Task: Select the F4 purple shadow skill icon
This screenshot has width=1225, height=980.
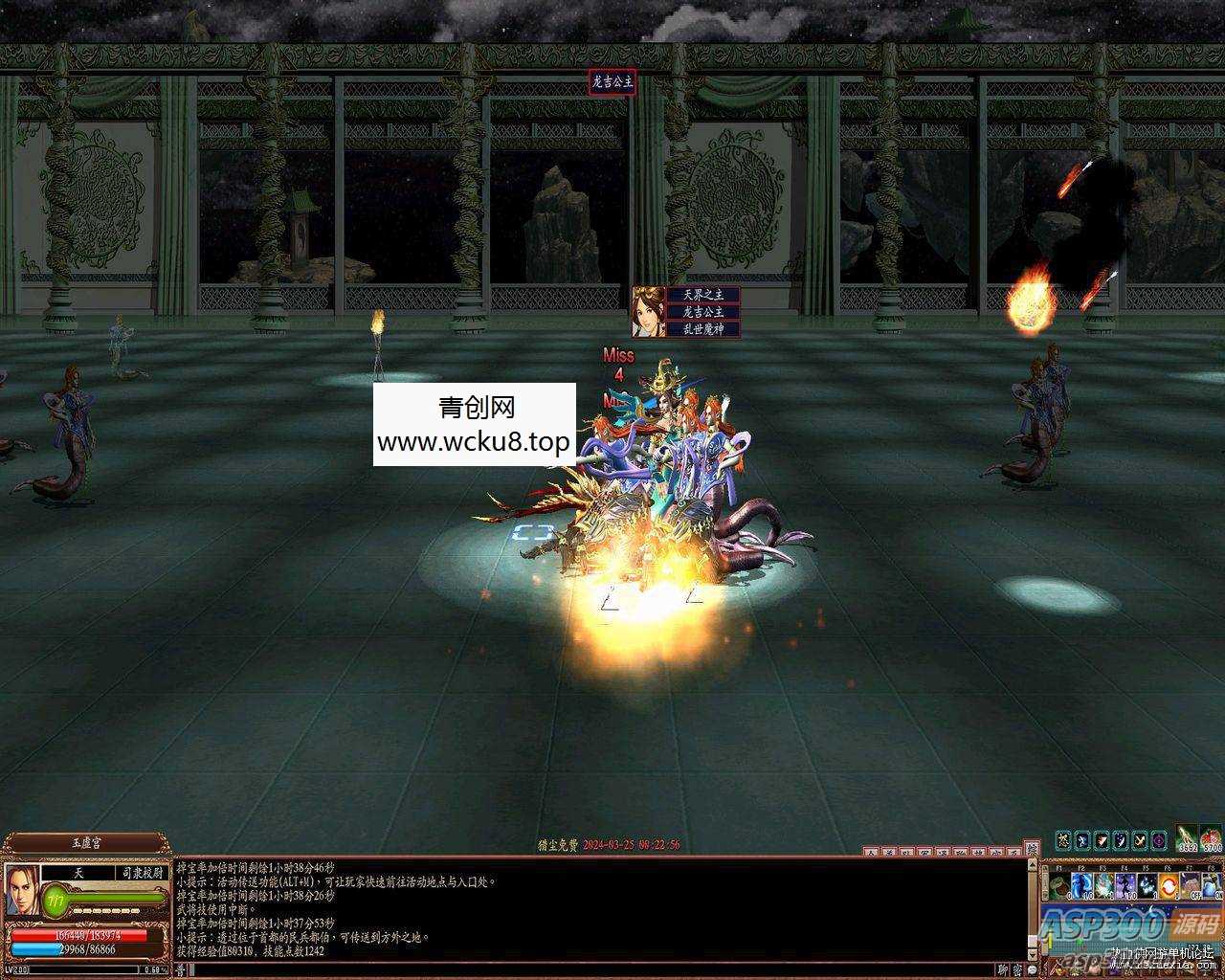Action: (x=1125, y=884)
